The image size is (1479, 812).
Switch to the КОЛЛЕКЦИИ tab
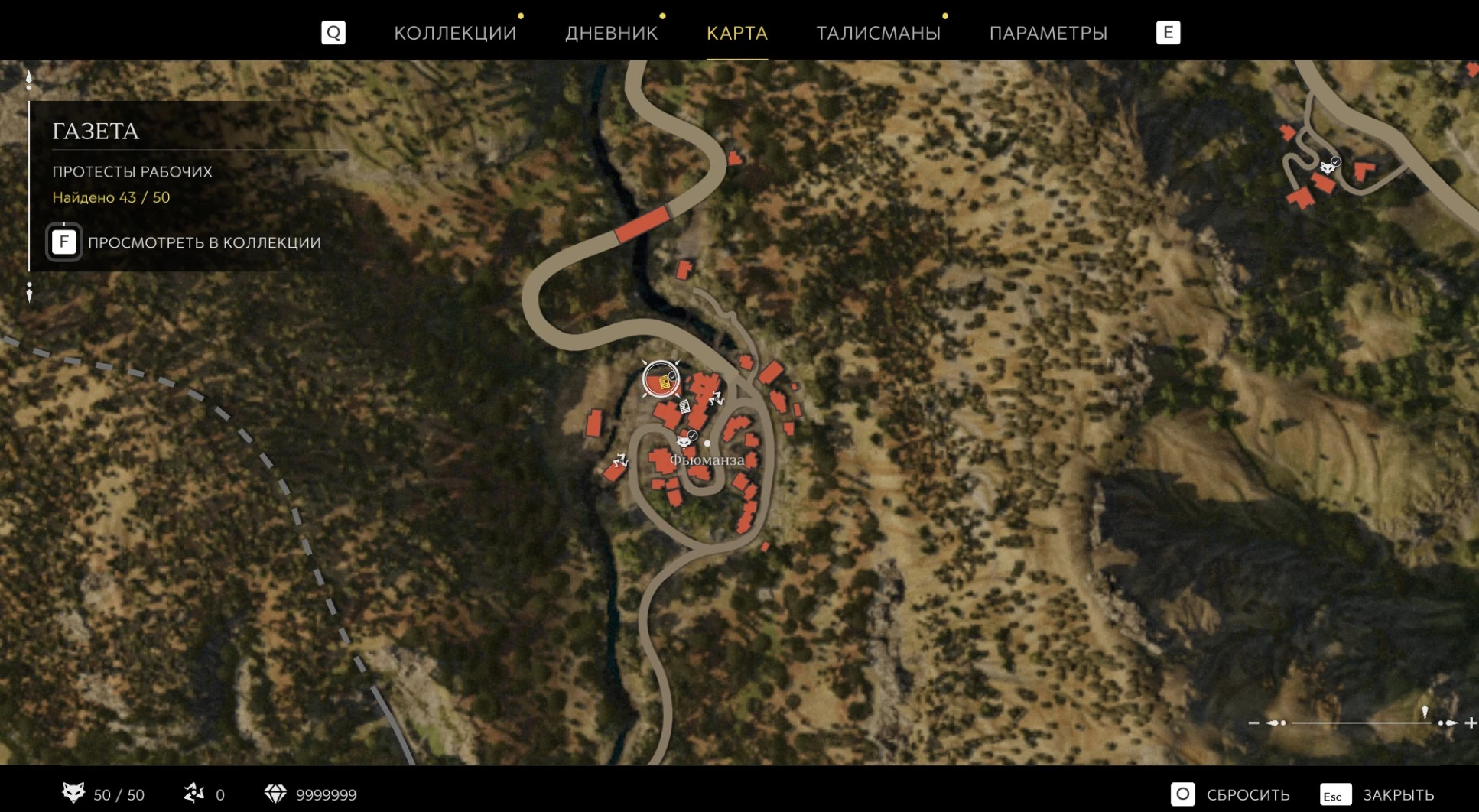click(x=455, y=33)
